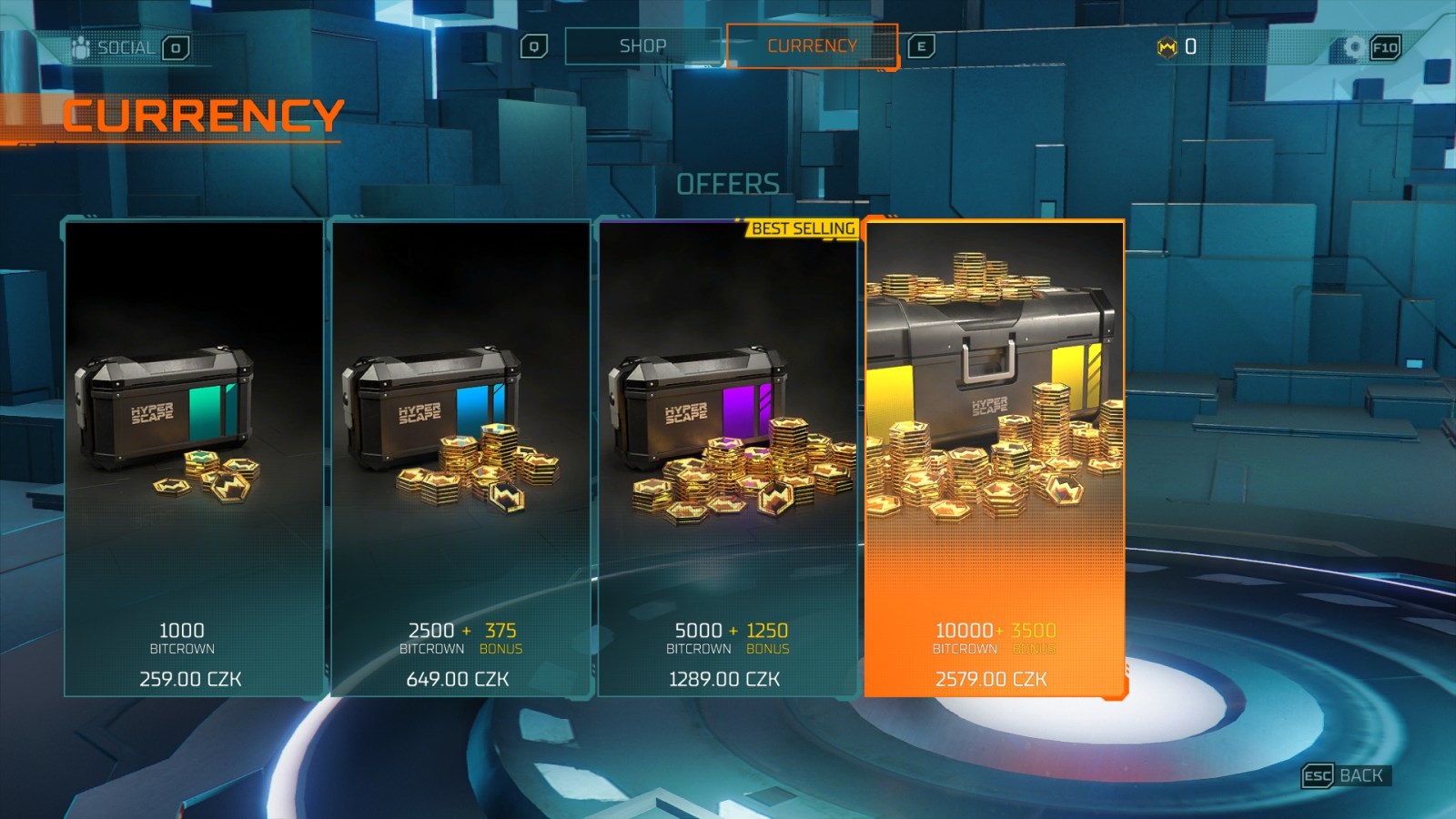Viewport: 1456px width, 819px height.
Task: Select the Currency tab
Action: [812, 46]
